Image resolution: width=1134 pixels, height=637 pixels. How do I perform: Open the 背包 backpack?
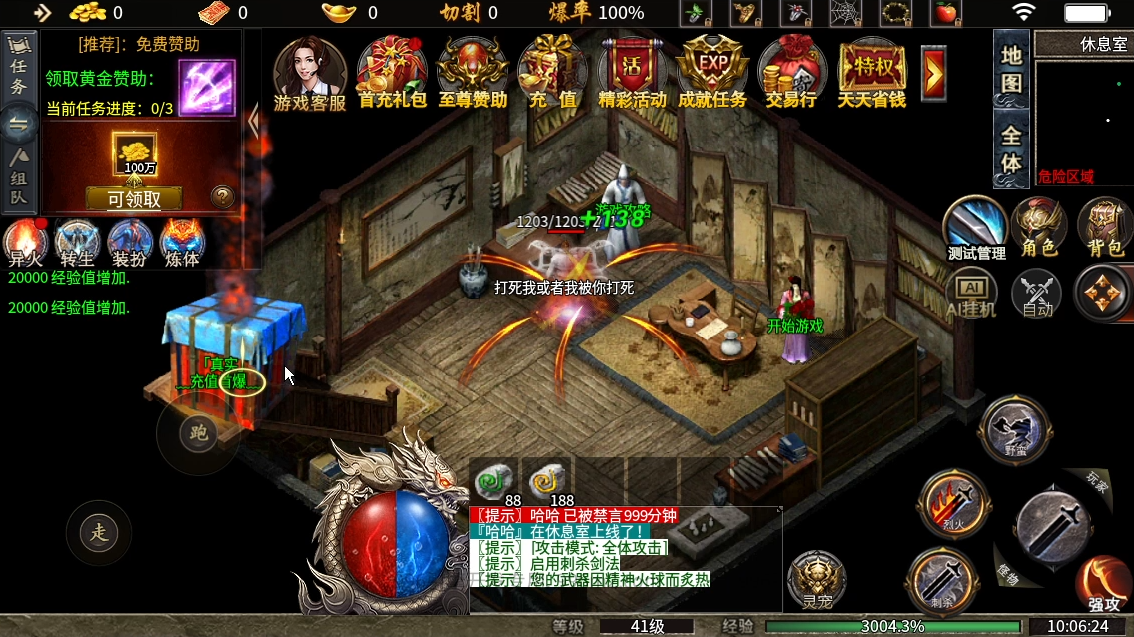[x=1105, y=228]
